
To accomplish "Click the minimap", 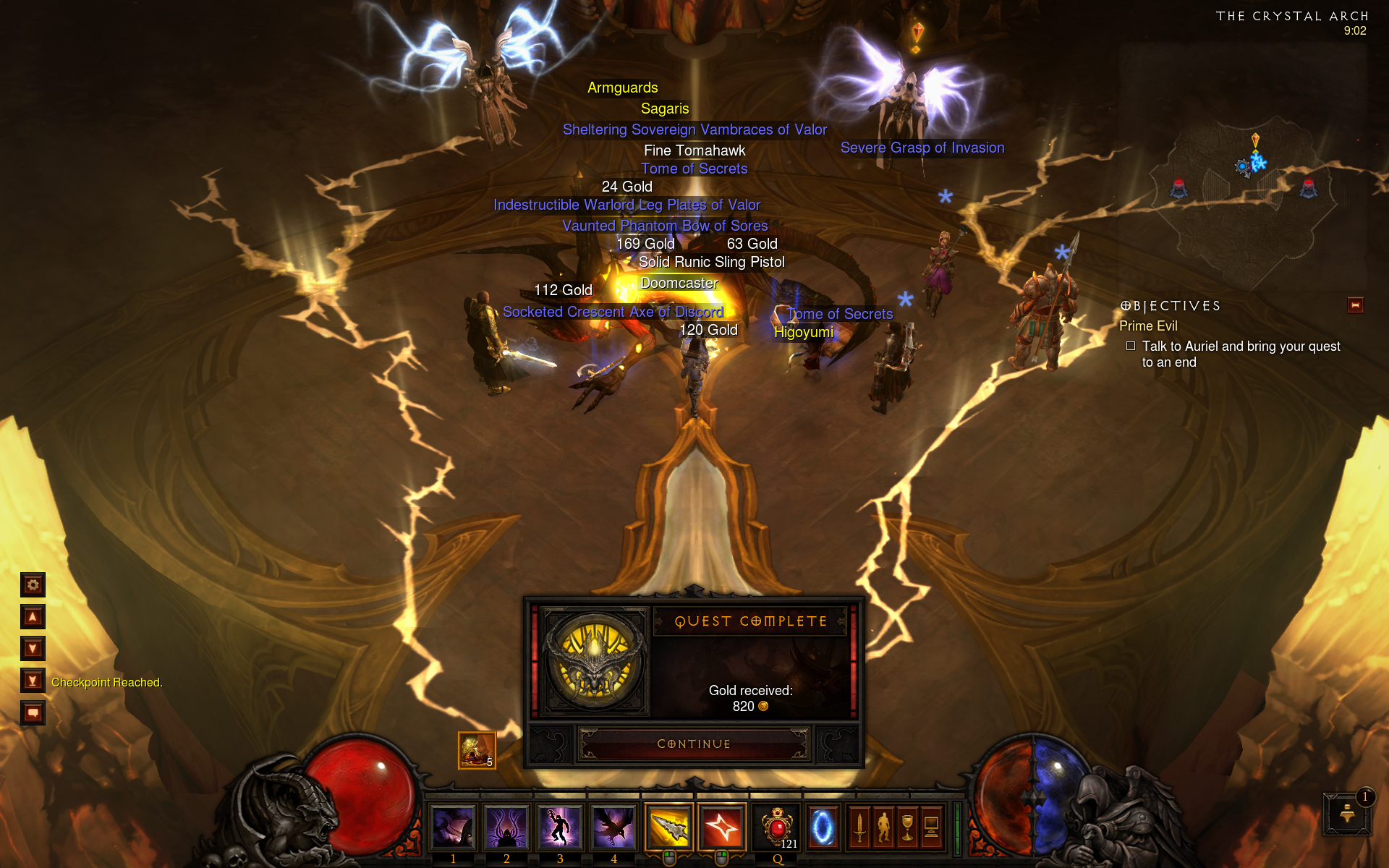I will pyautogui.click(x=1243, y=166).
